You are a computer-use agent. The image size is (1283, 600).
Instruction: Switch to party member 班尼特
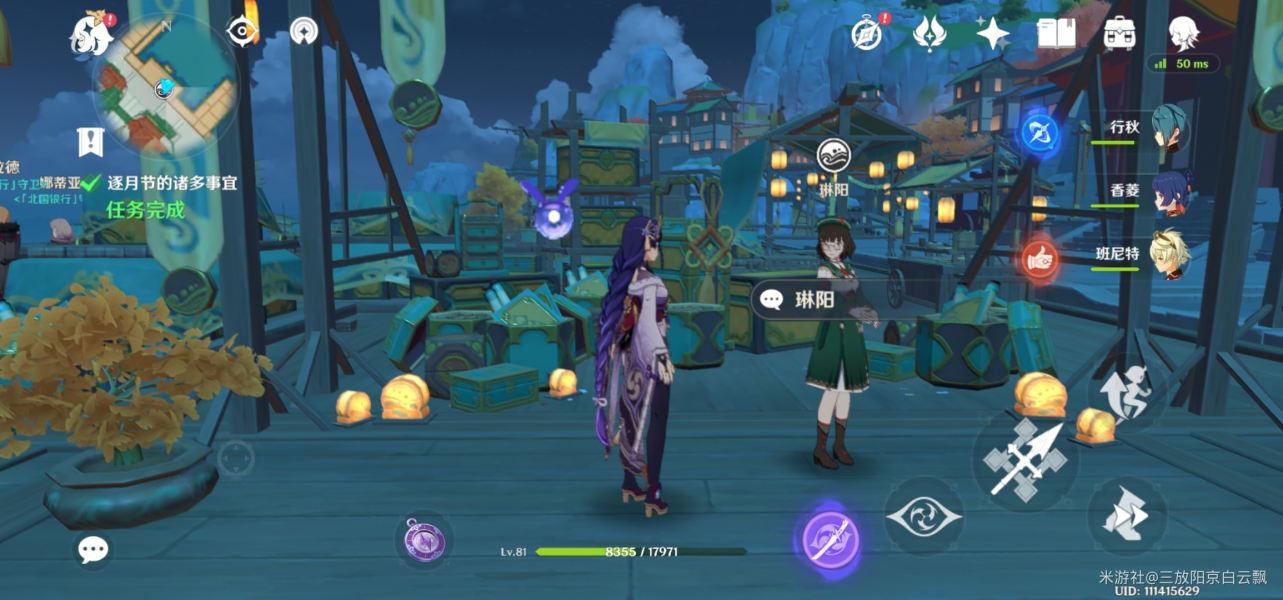tap(1168, 254)
